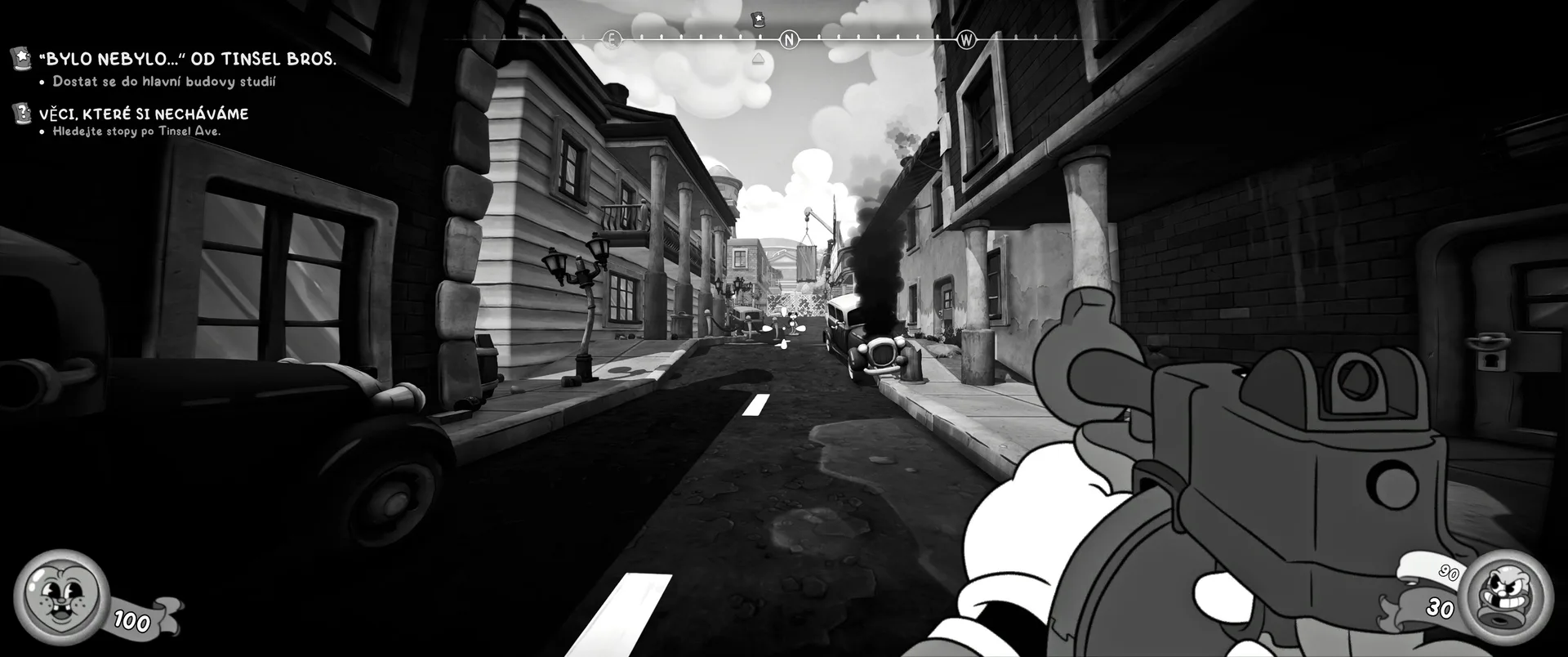Click the North marker on the compass

tap(789, 39)
